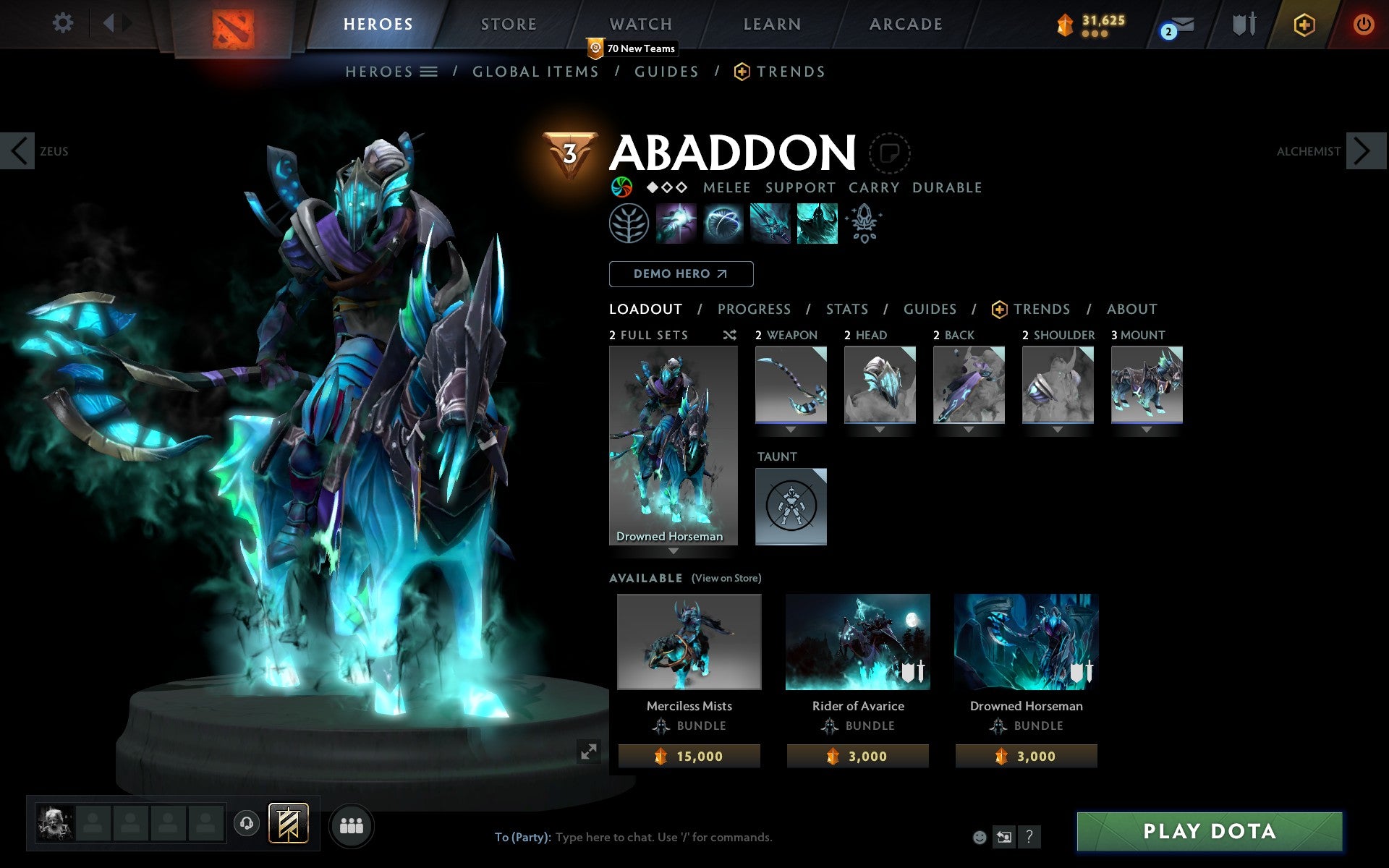Open the ARCADE menu item
Viewport: 1389px width, 868px height.
[x=905, y=24]
